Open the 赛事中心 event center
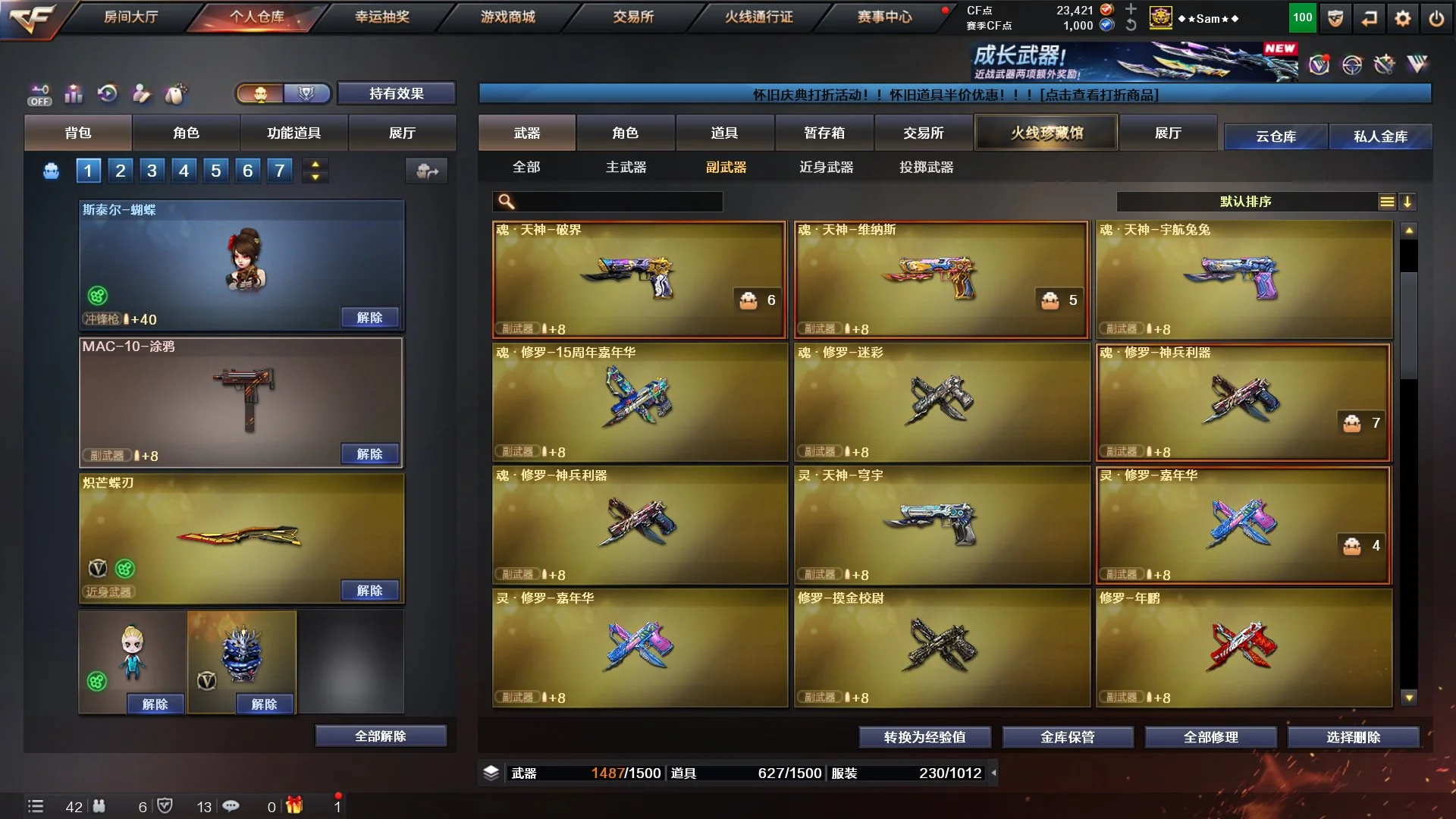This screenshot has width=1456, height=819. coord(884,17)
